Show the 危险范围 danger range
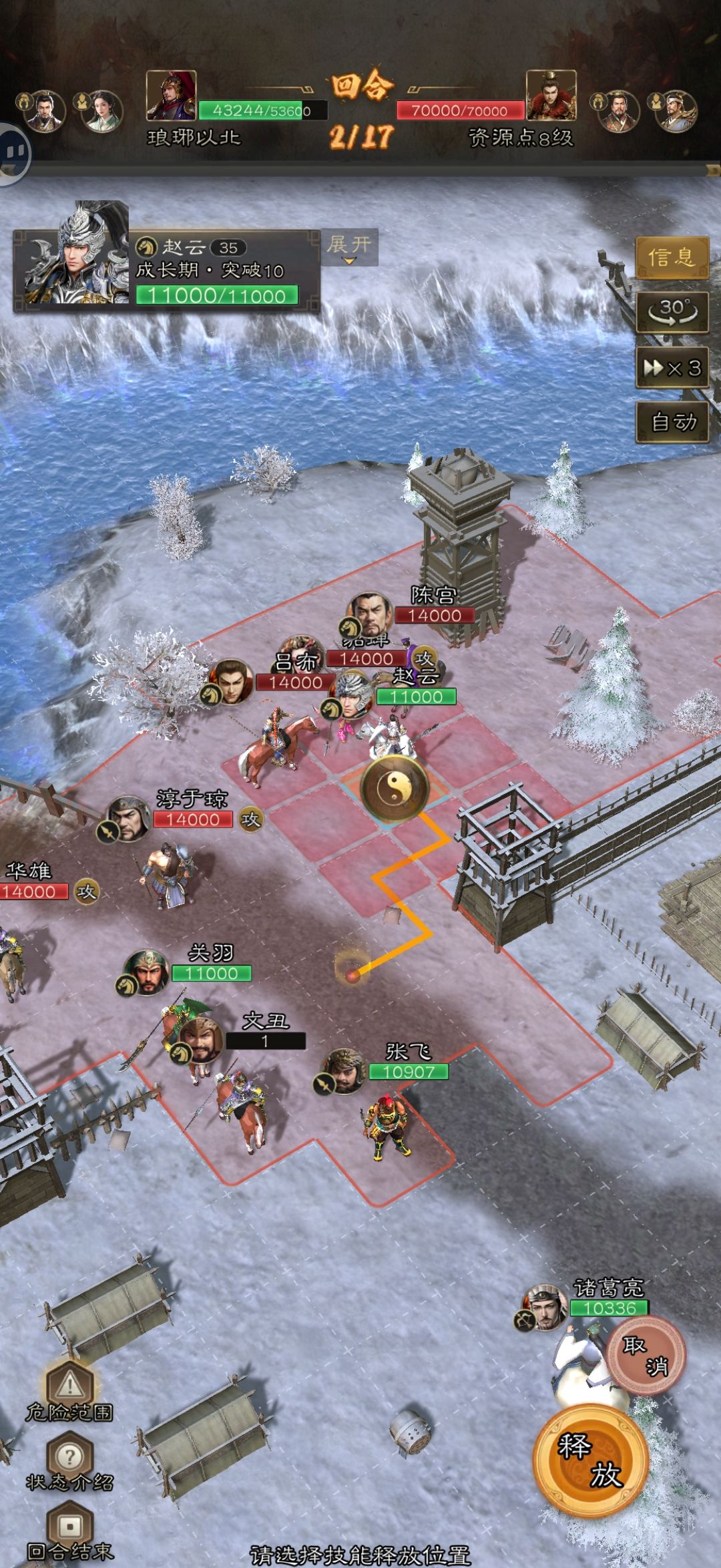The width and height of the screenshot is (721, 1568). click(69, 1389)
